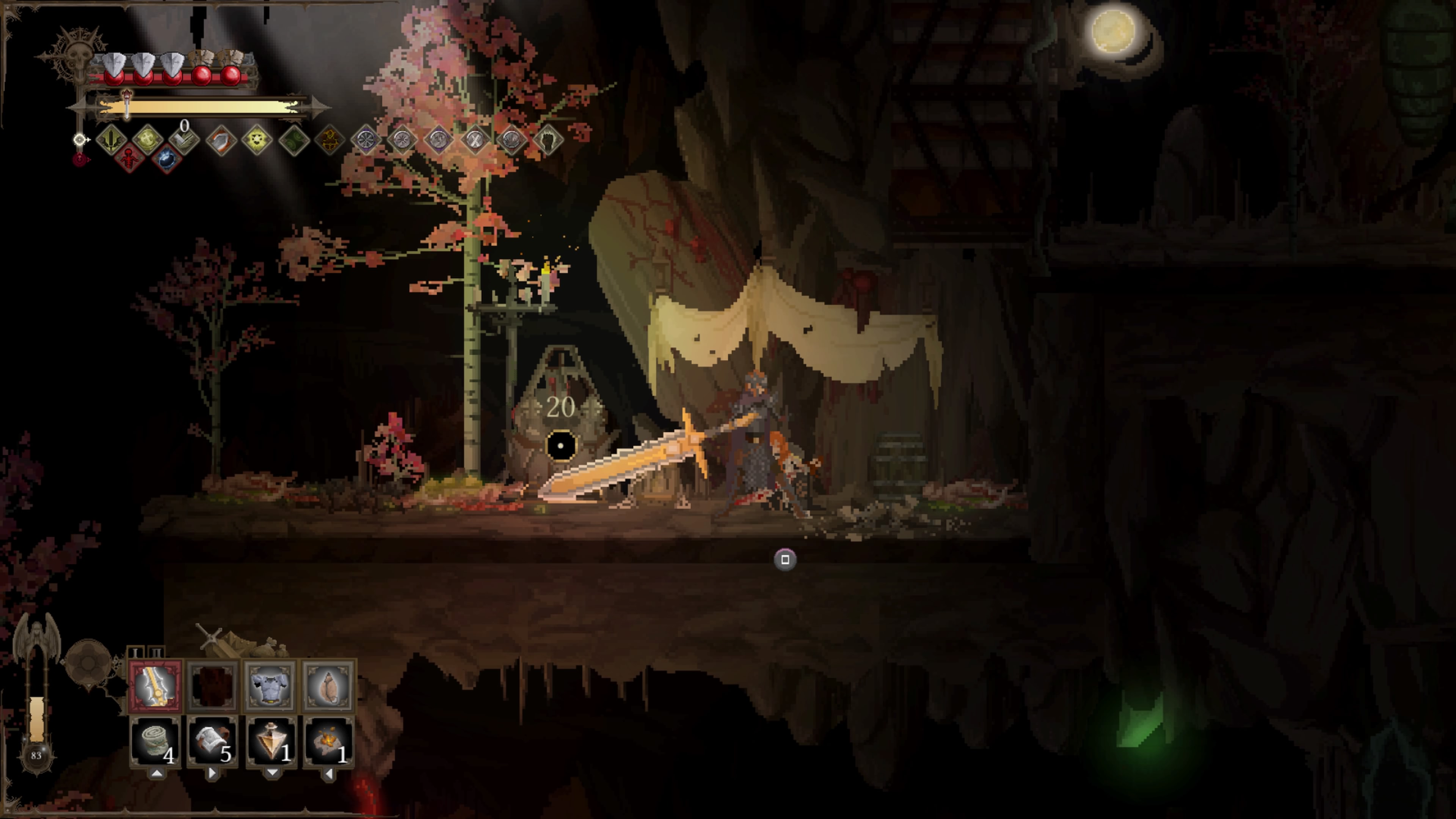1456x819 pixels.
Task: Select the steel chest armor slot
Action: (270, 686)
